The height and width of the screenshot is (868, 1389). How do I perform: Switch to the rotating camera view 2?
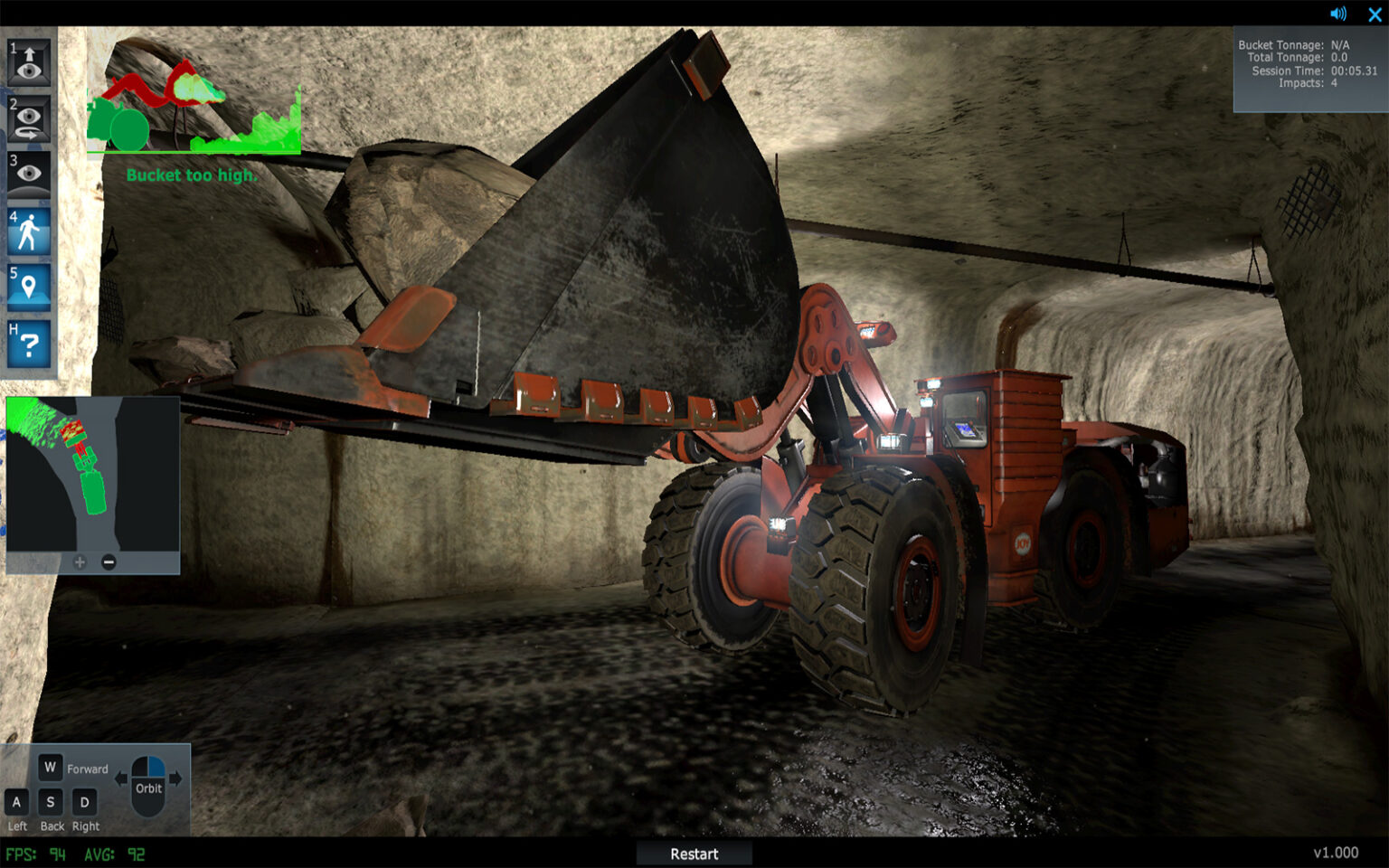pyautogui.click(x=28, y=118)
